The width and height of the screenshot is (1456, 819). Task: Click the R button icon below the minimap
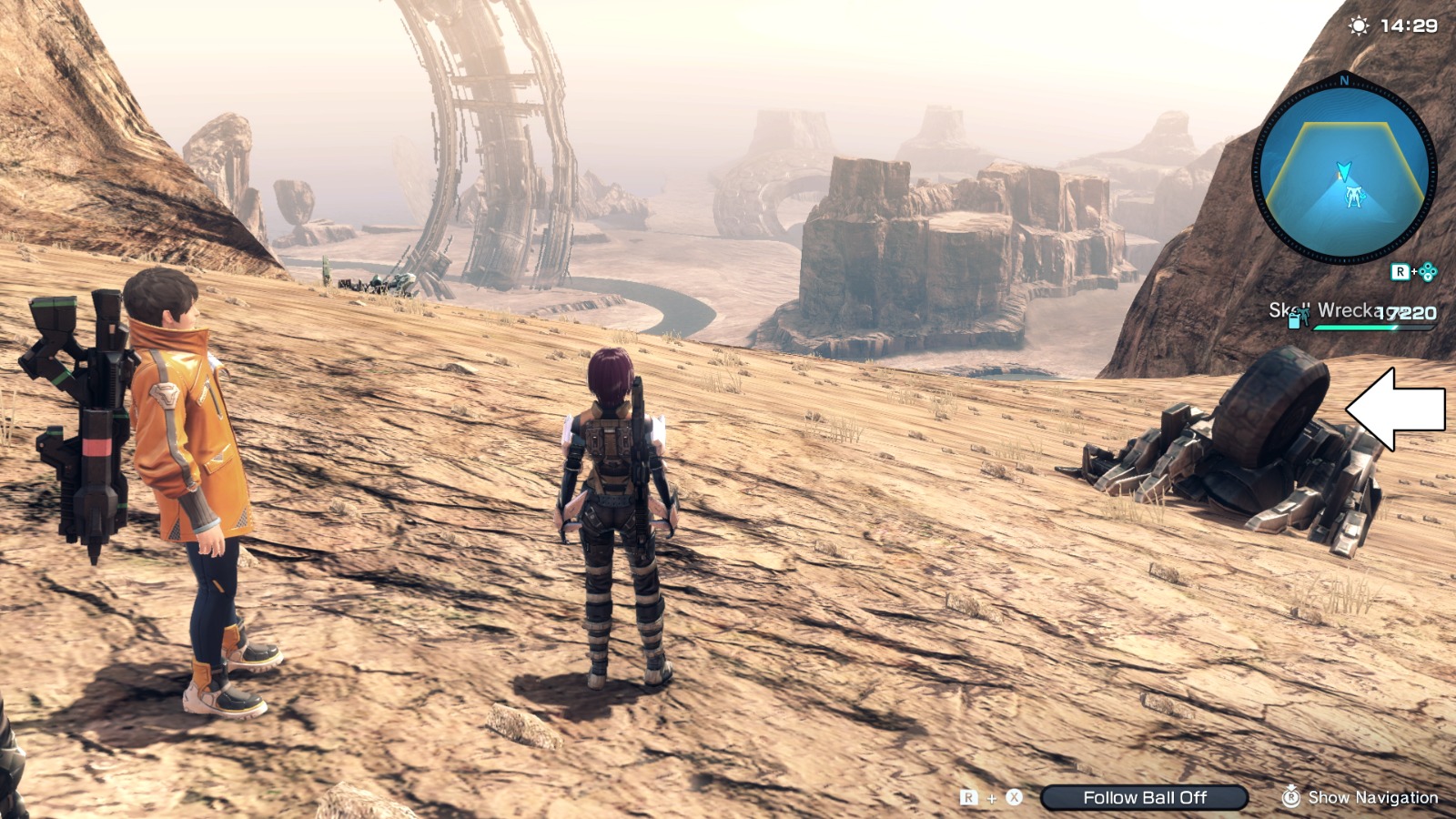click(1400, 271)
